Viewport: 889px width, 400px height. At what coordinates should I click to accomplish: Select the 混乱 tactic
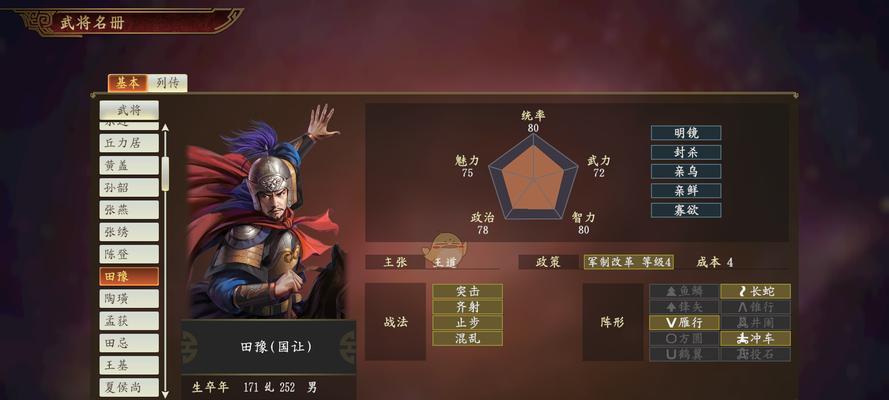tap(467, 338)
